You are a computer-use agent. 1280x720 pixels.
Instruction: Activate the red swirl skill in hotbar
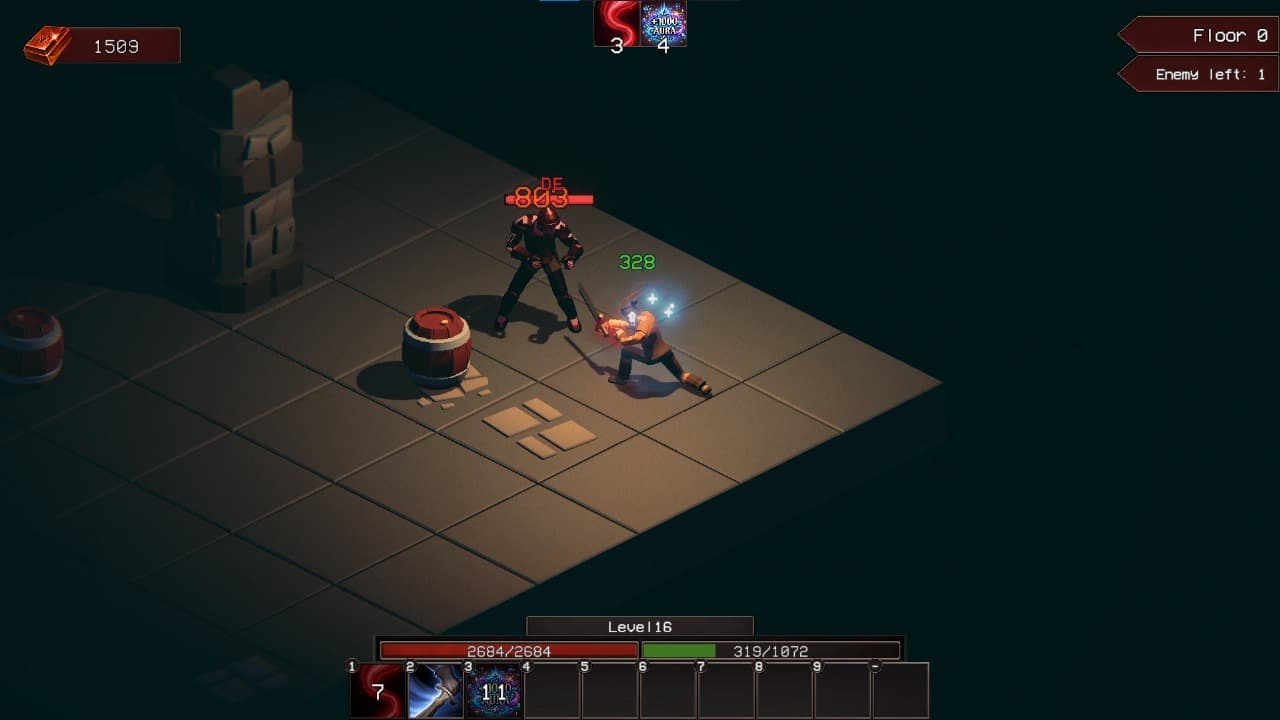[378, 690]
